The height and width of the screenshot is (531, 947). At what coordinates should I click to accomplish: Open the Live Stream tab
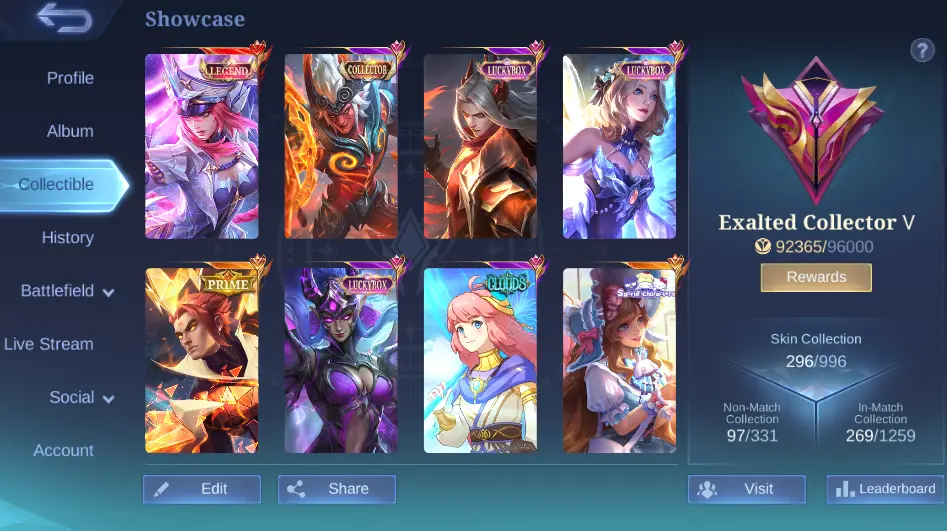pyautogui.click(x=49, y=344)
